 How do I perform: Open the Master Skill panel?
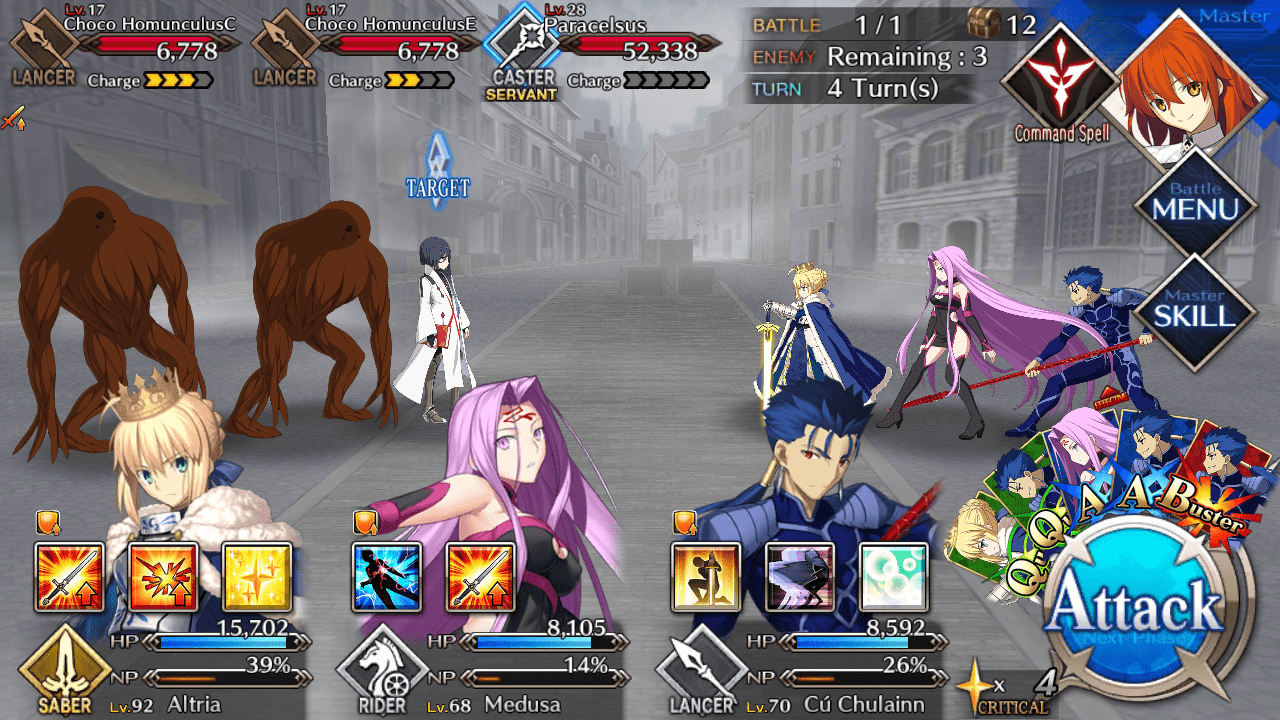1195,309
